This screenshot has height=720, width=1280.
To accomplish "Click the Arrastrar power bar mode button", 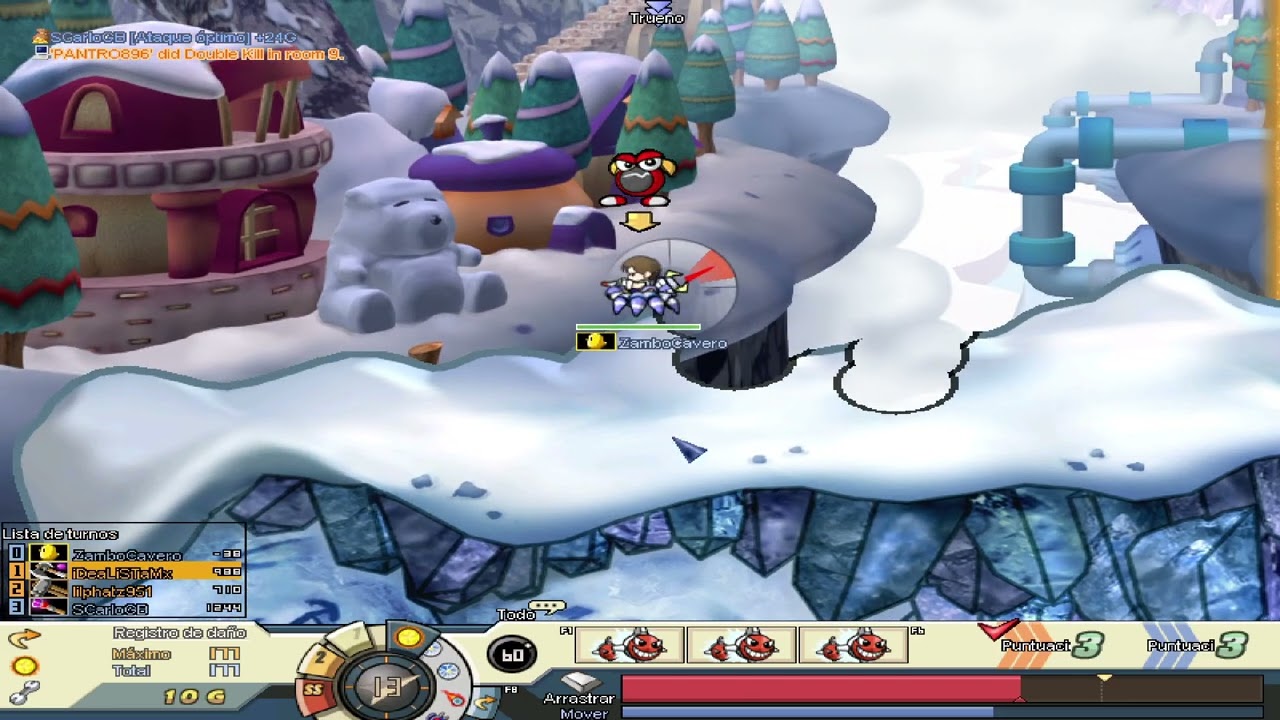I will [x=579, y=698].
